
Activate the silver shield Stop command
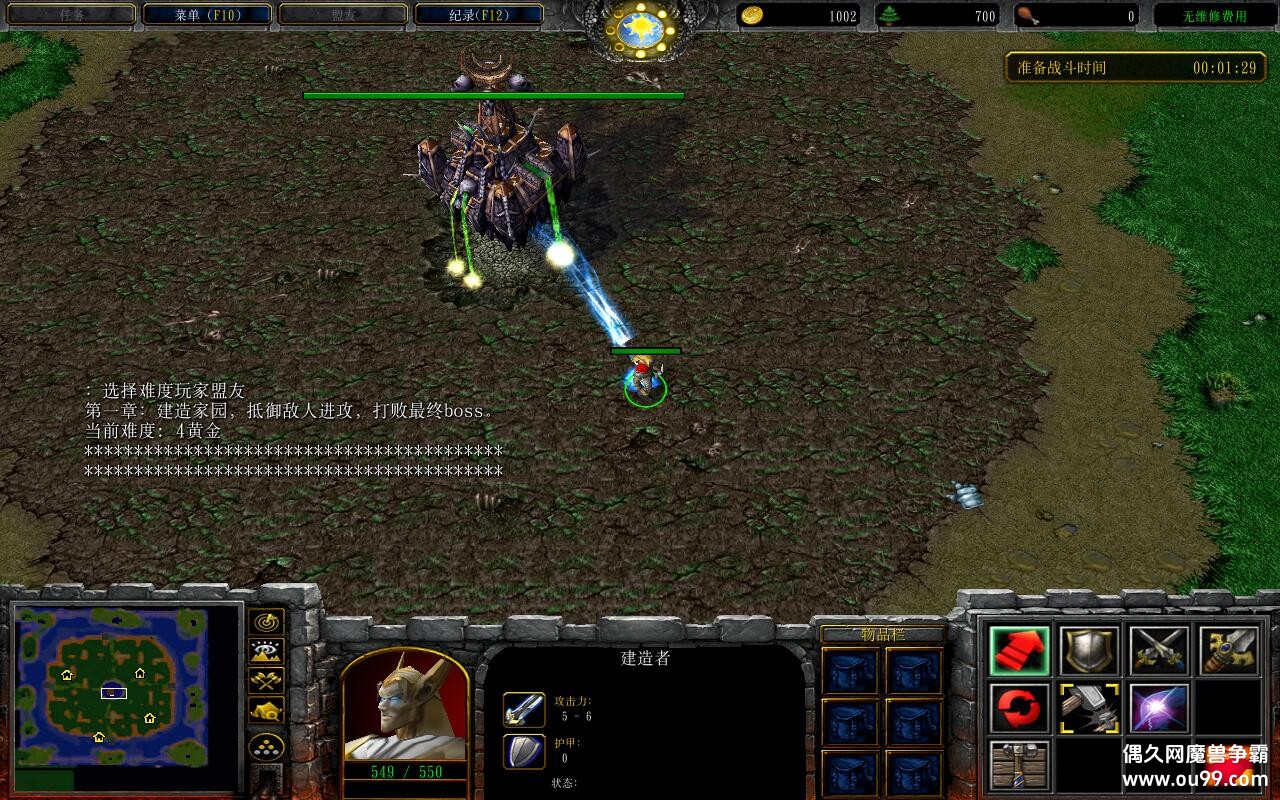pyautogui.click(x=1089, y=651)
